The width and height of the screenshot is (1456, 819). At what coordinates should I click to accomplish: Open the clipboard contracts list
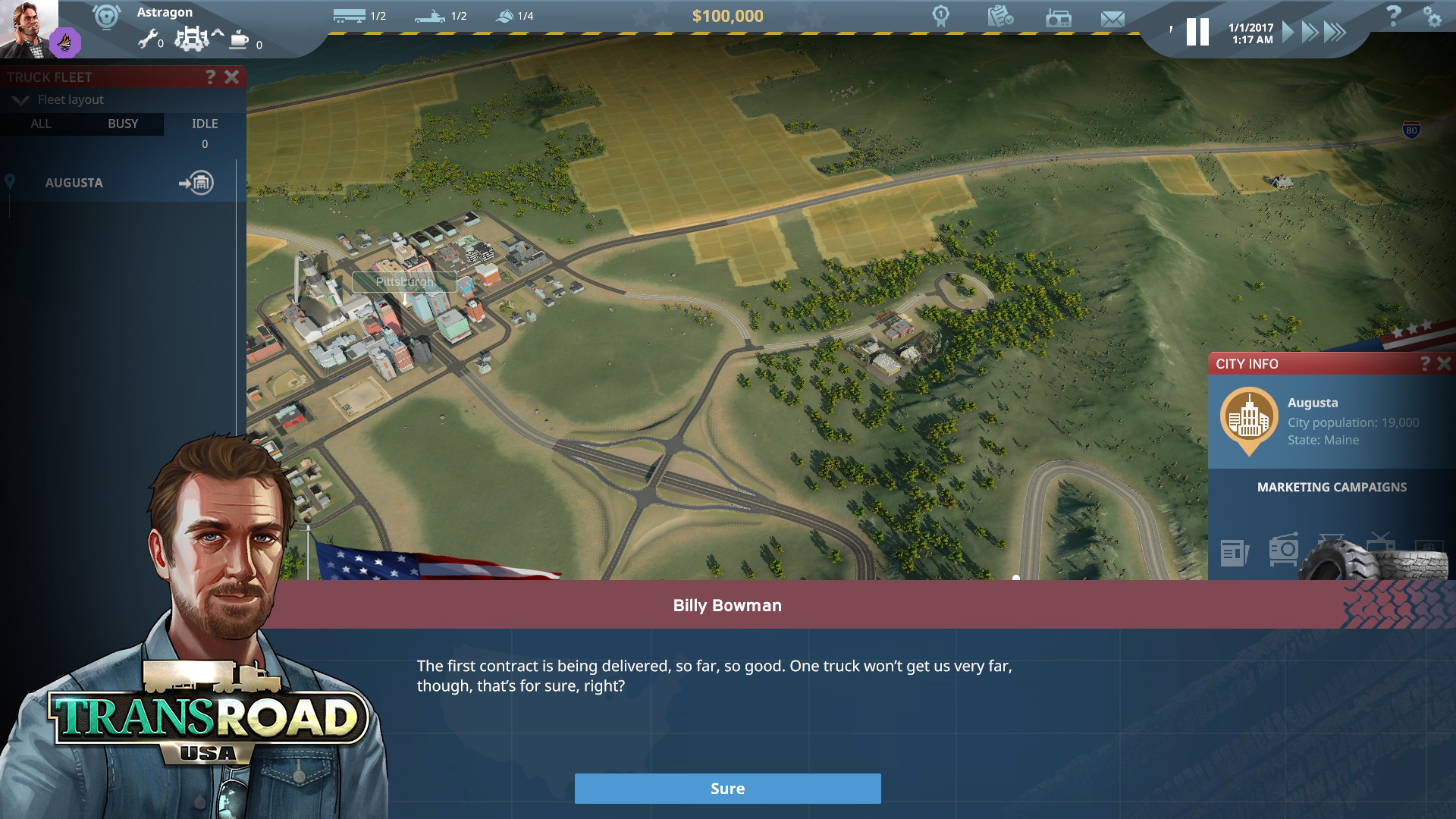pos(1000,16)
